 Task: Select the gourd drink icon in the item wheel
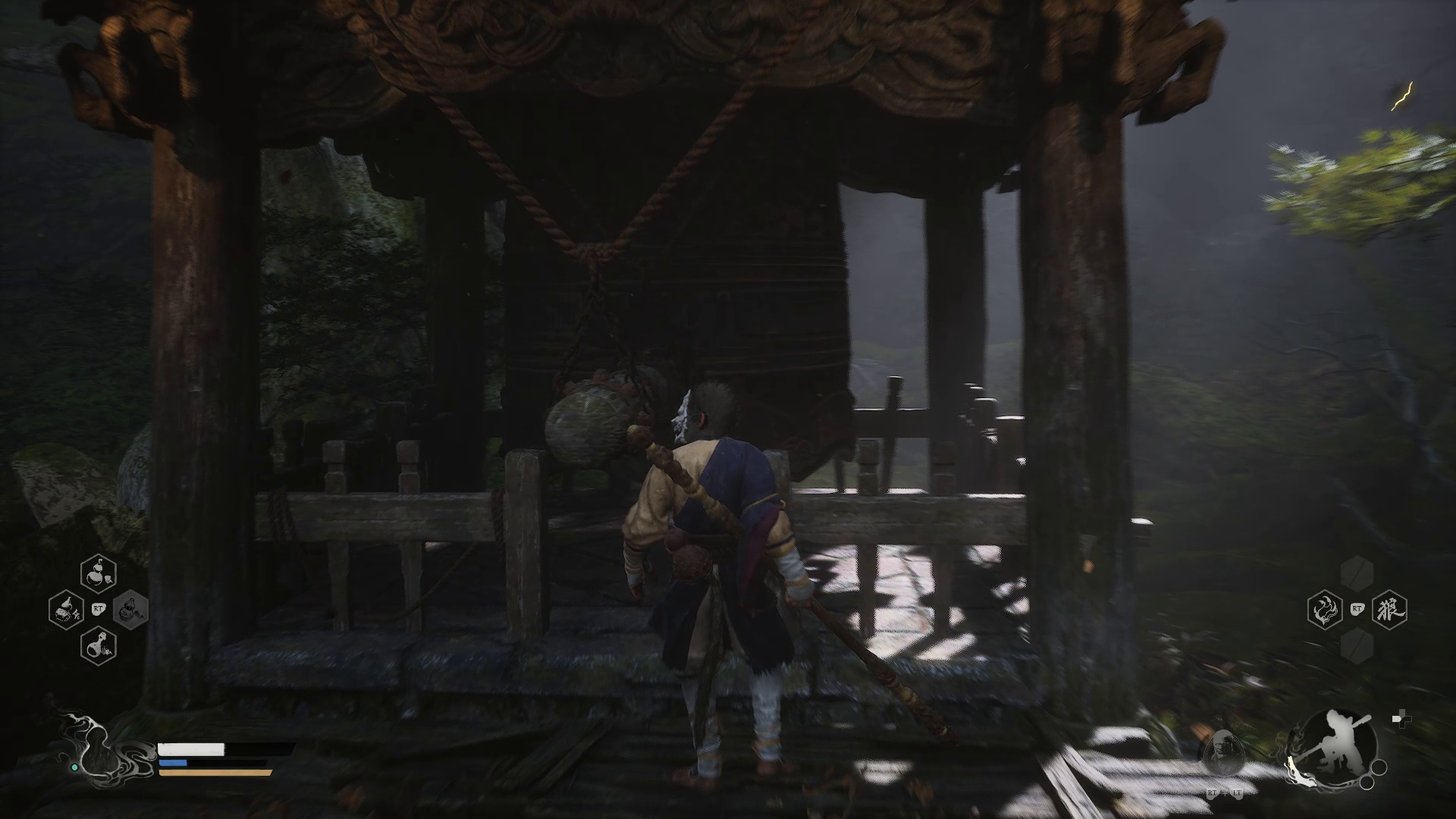click(x=99, y=574)
